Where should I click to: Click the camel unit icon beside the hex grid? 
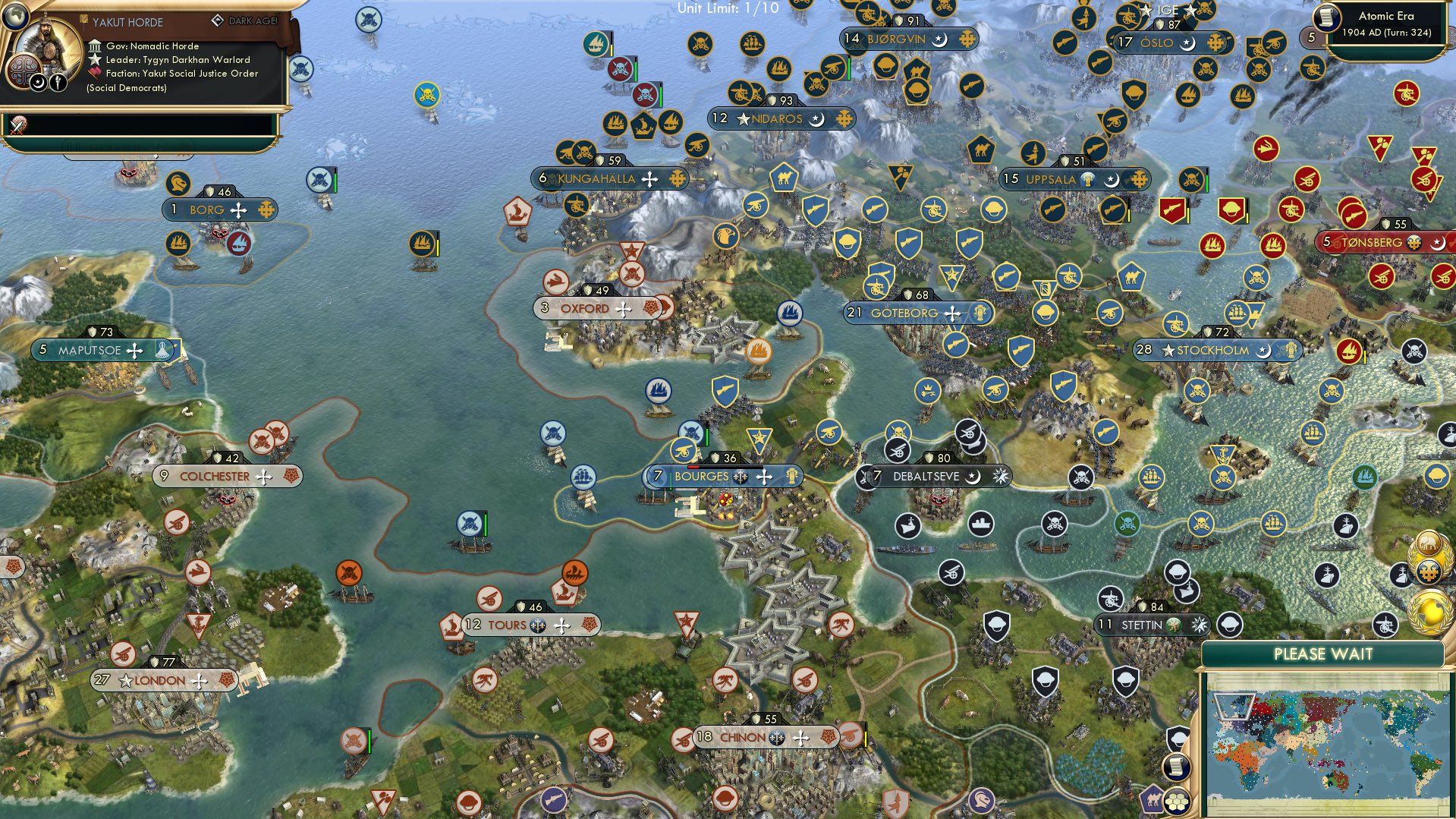[1153, 800]
